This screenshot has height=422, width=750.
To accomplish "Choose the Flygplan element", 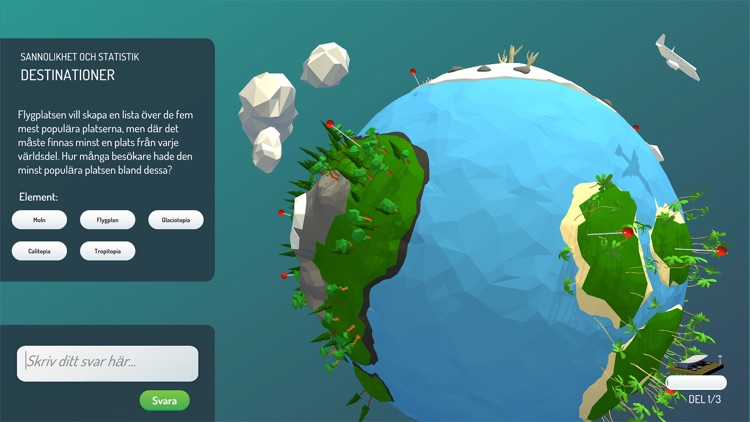I will pos(108,220).
